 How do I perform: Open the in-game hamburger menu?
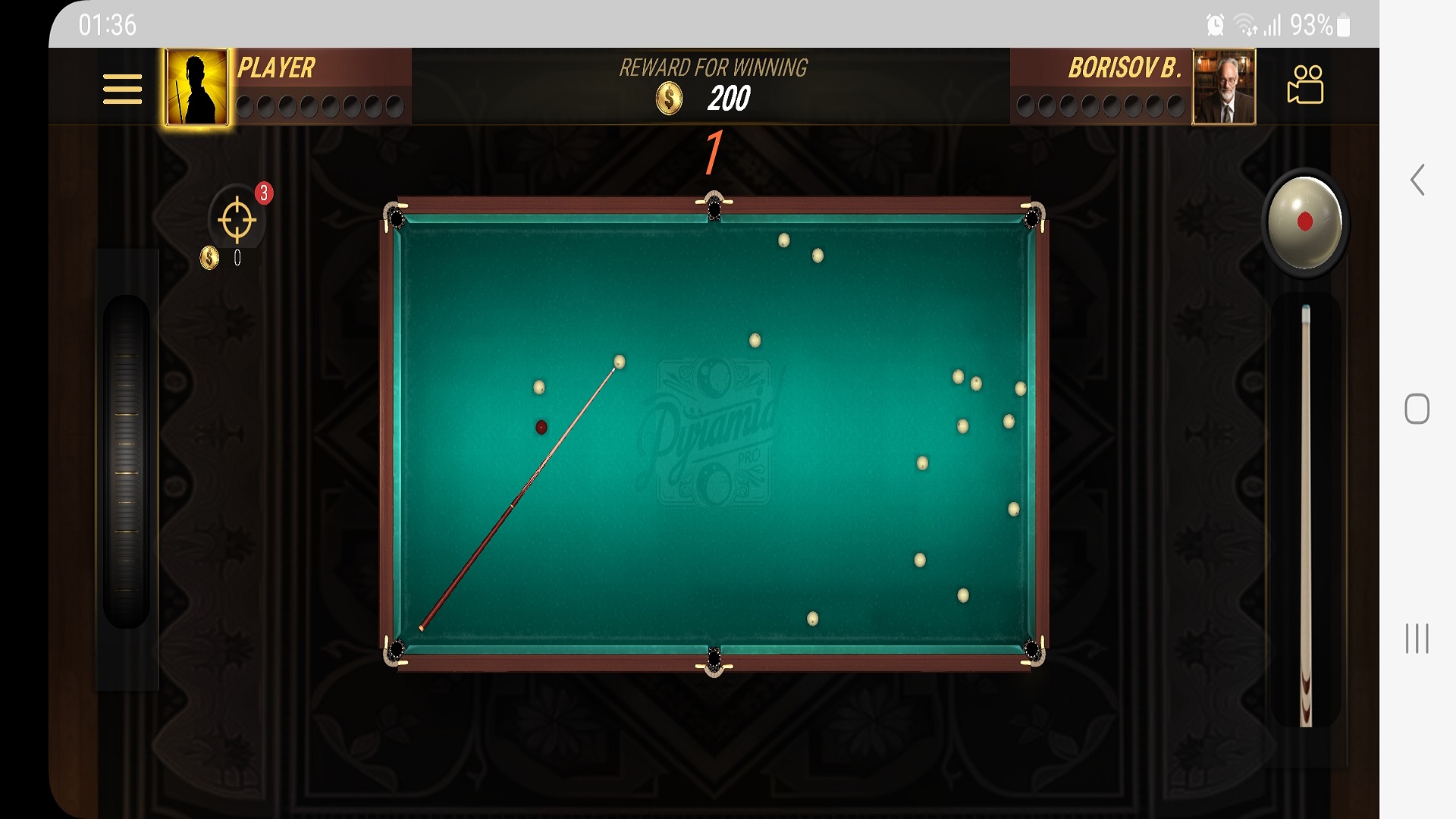tap(121, 89)
